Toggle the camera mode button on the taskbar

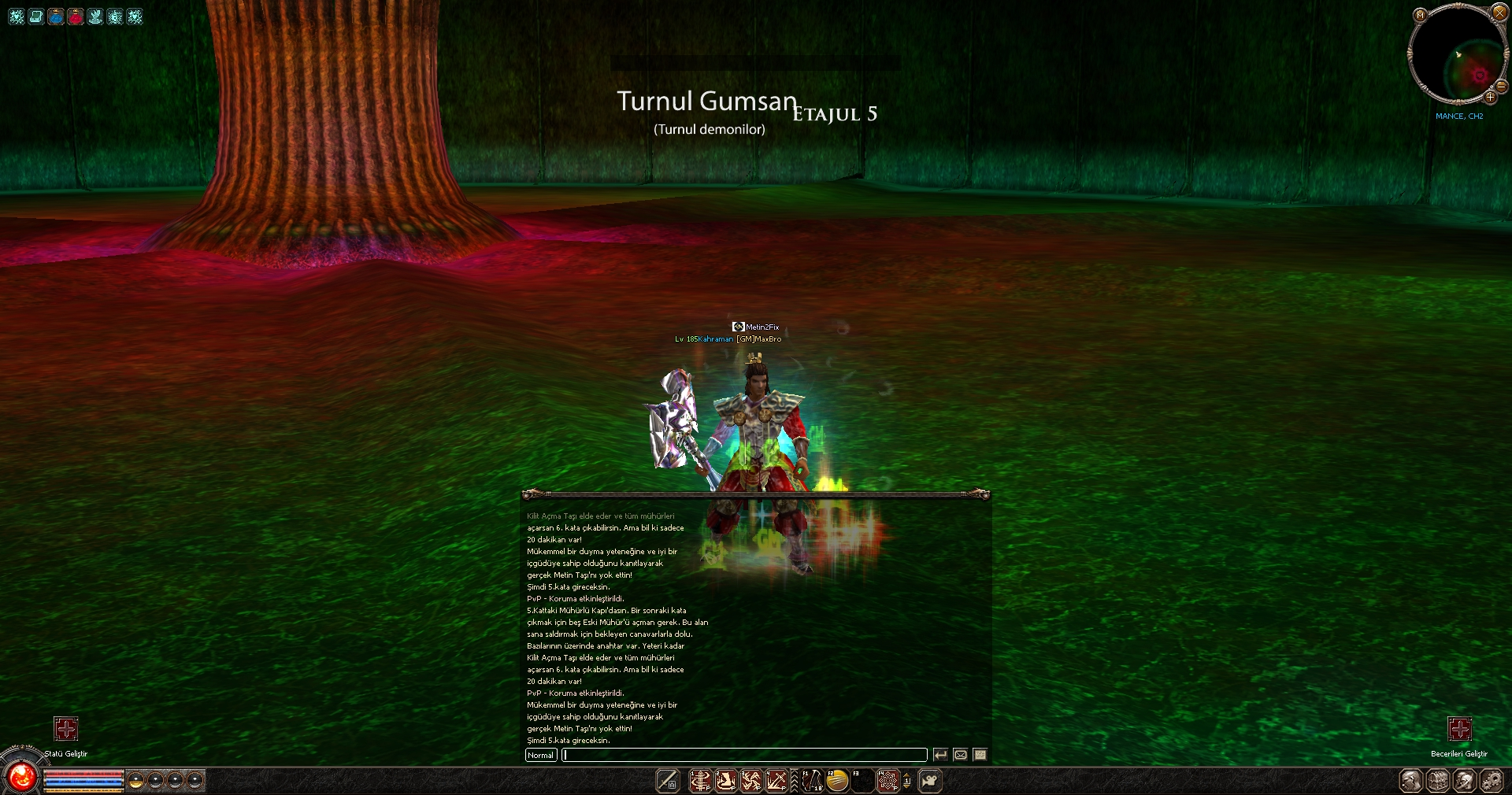930,781
